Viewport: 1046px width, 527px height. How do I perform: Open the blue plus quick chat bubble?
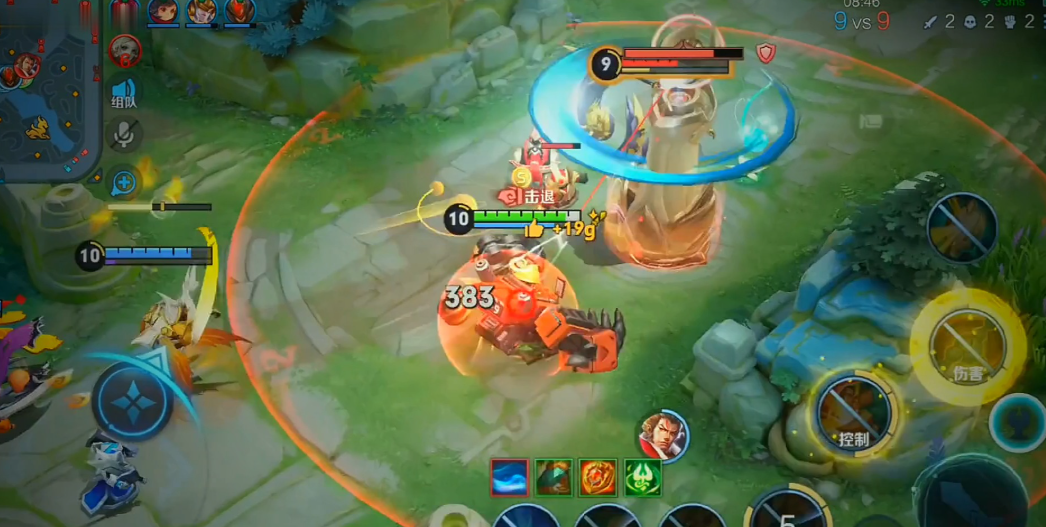point(124,182)
